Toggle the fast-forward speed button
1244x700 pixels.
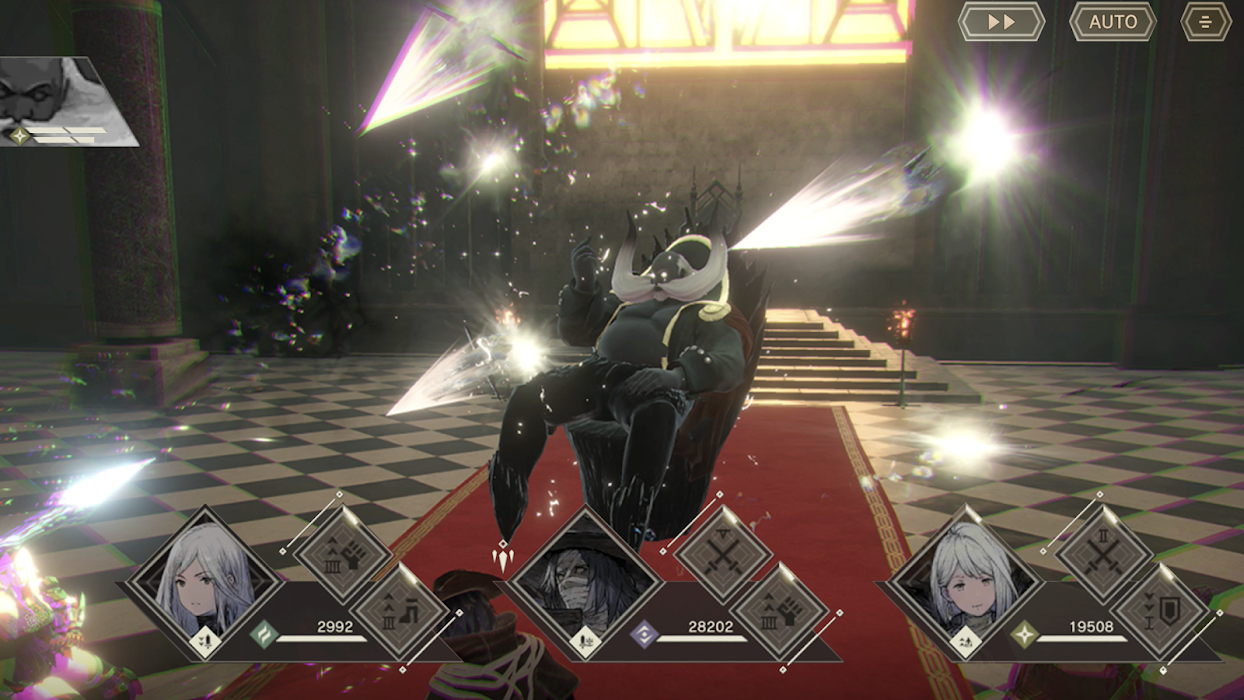point(1001,22)
